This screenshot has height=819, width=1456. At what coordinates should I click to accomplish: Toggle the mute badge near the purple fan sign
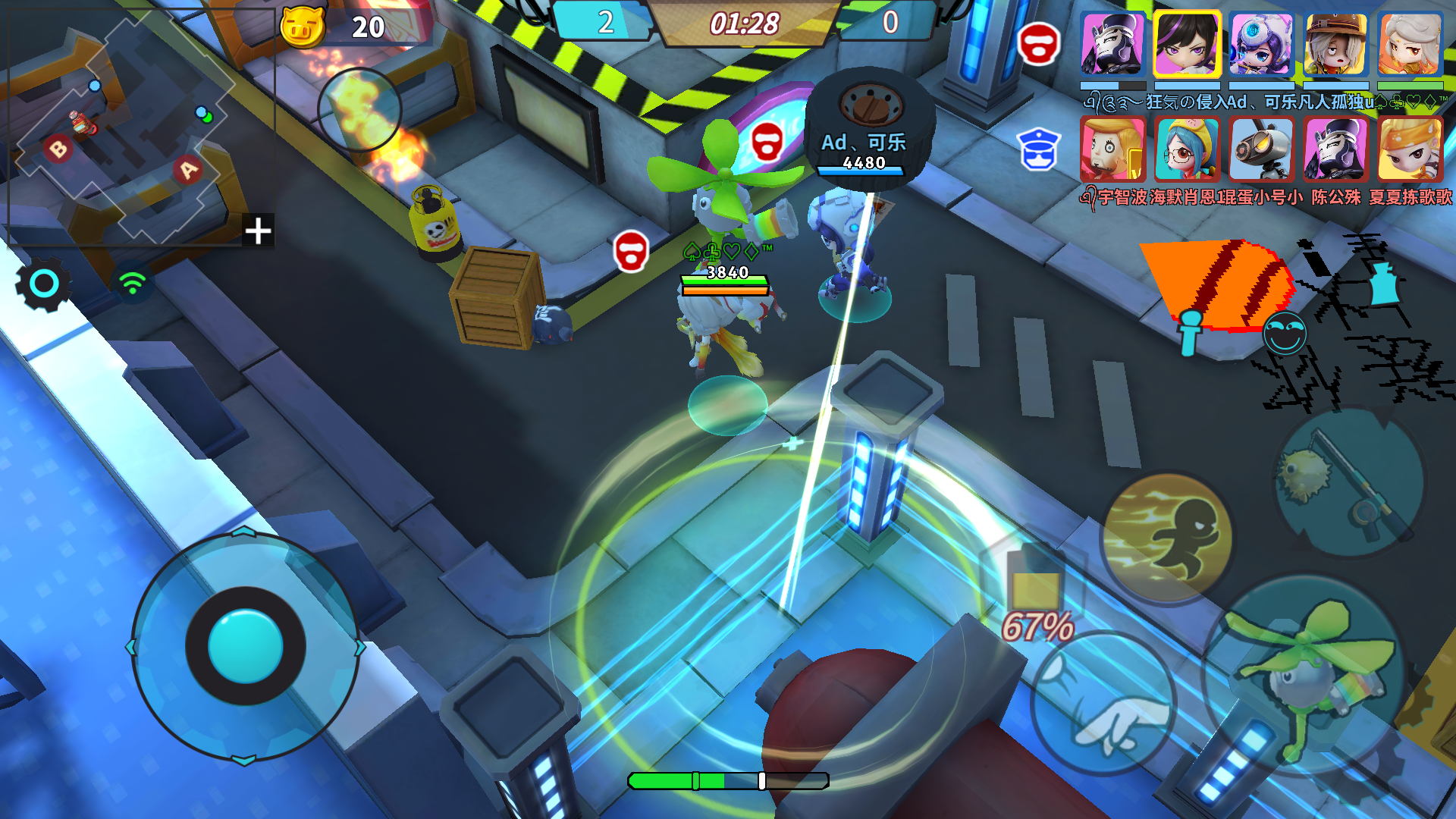768,142
